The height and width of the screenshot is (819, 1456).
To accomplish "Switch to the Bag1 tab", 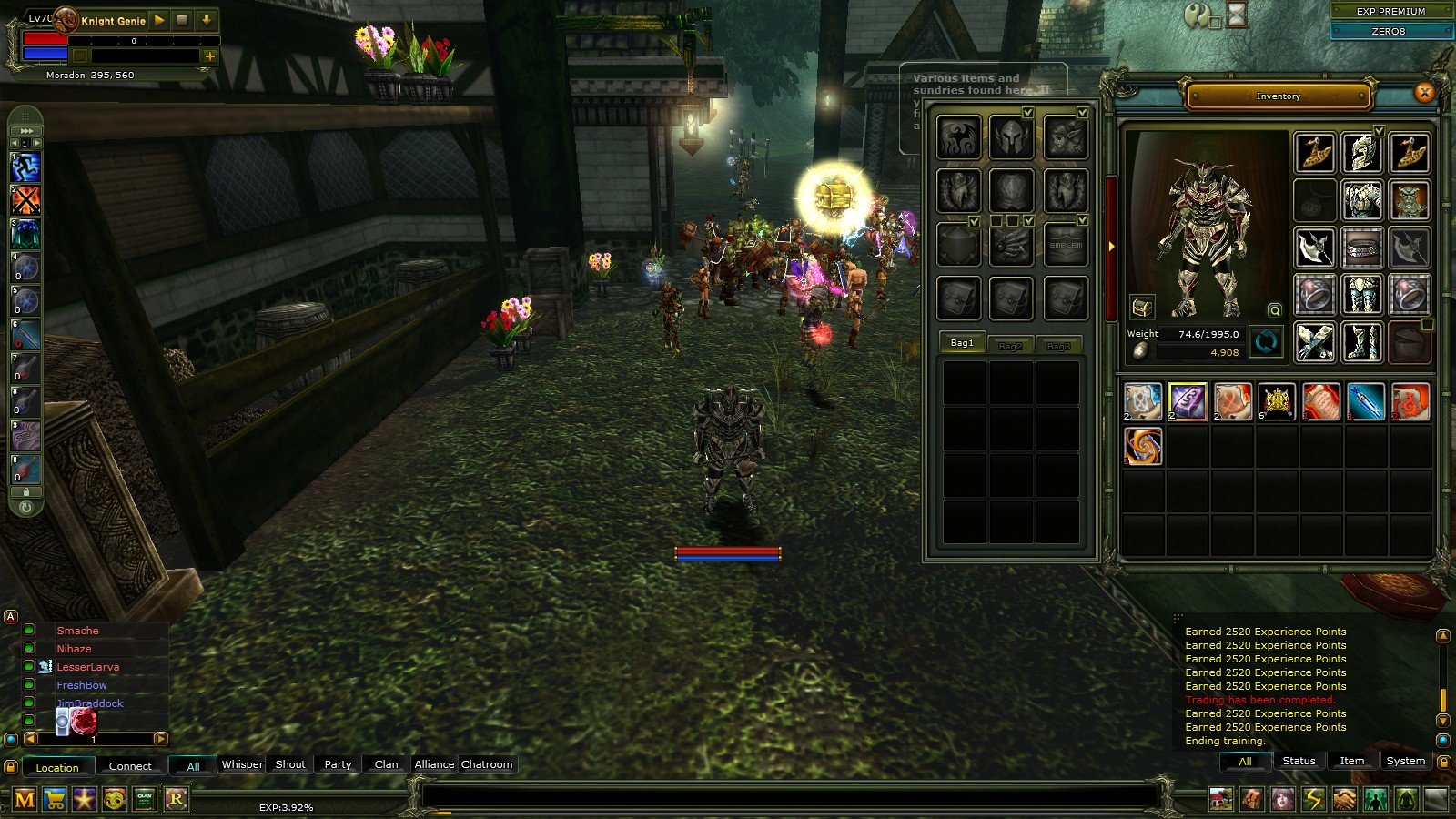I will [963, 343].
